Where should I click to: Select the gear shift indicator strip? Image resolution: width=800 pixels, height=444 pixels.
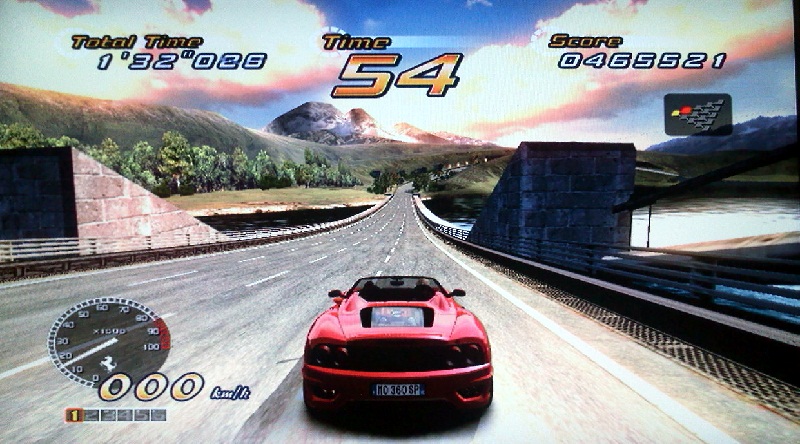(116, 415)
